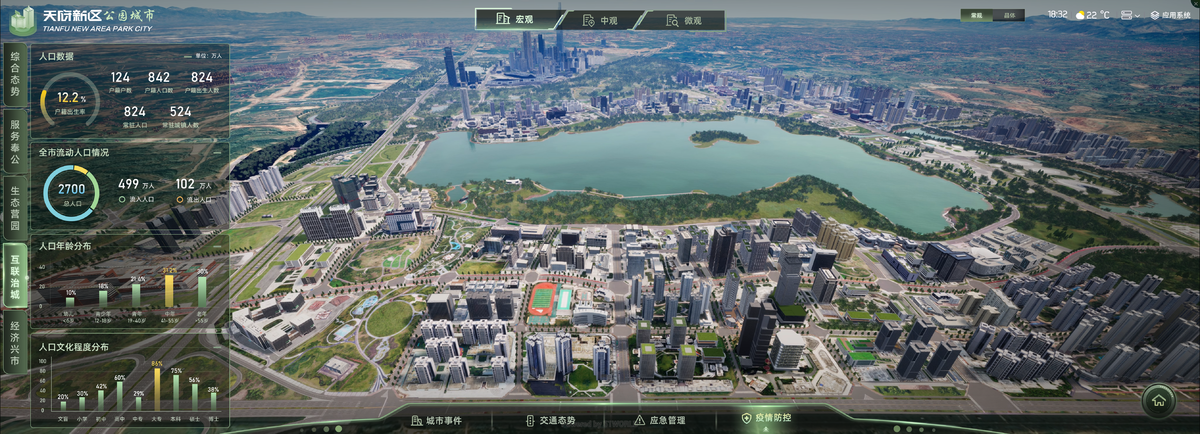Toggle the 流出人口 legend entry

pos(194,200)
